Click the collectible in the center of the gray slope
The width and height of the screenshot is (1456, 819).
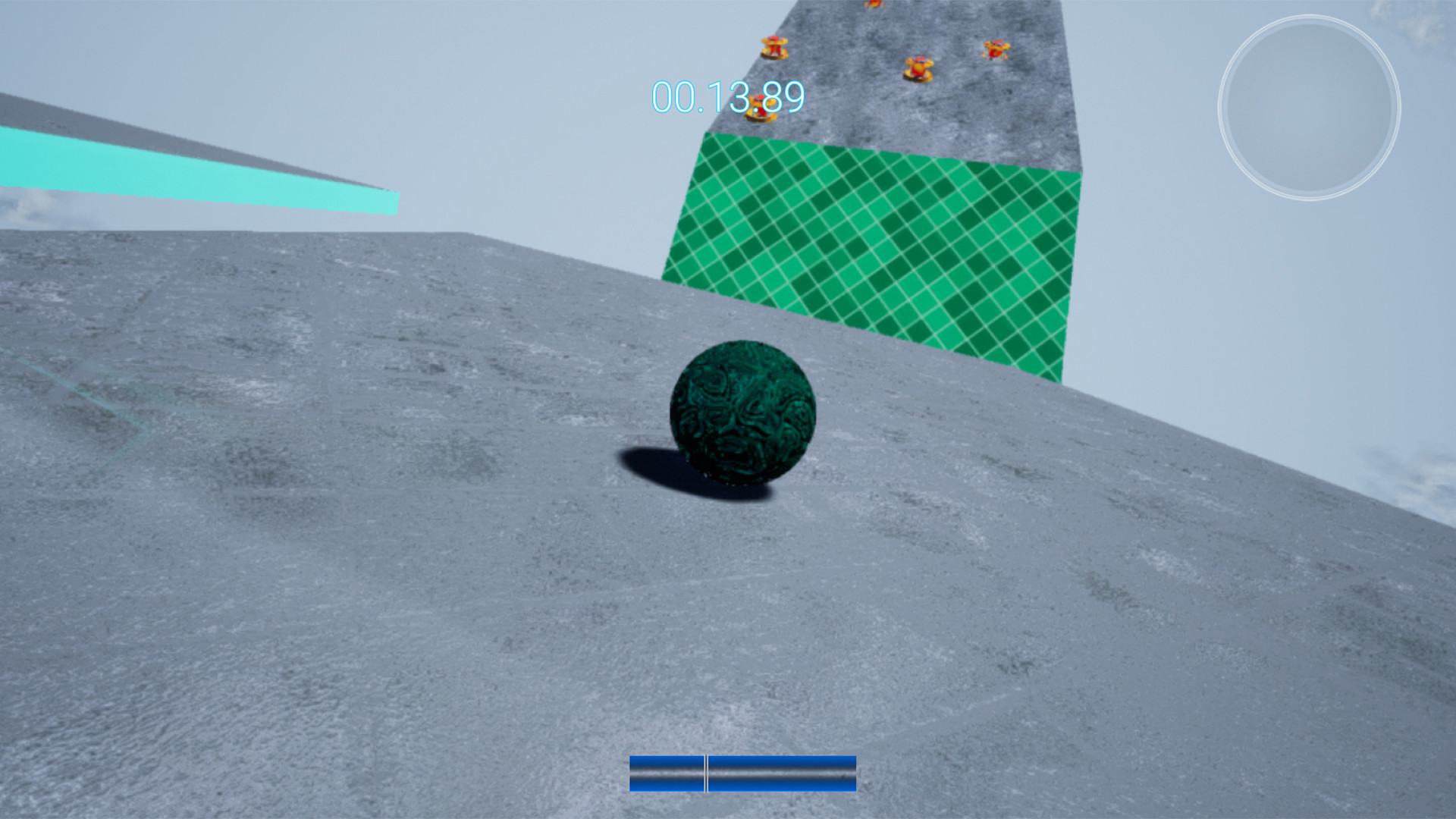click(x=918, y=68)
